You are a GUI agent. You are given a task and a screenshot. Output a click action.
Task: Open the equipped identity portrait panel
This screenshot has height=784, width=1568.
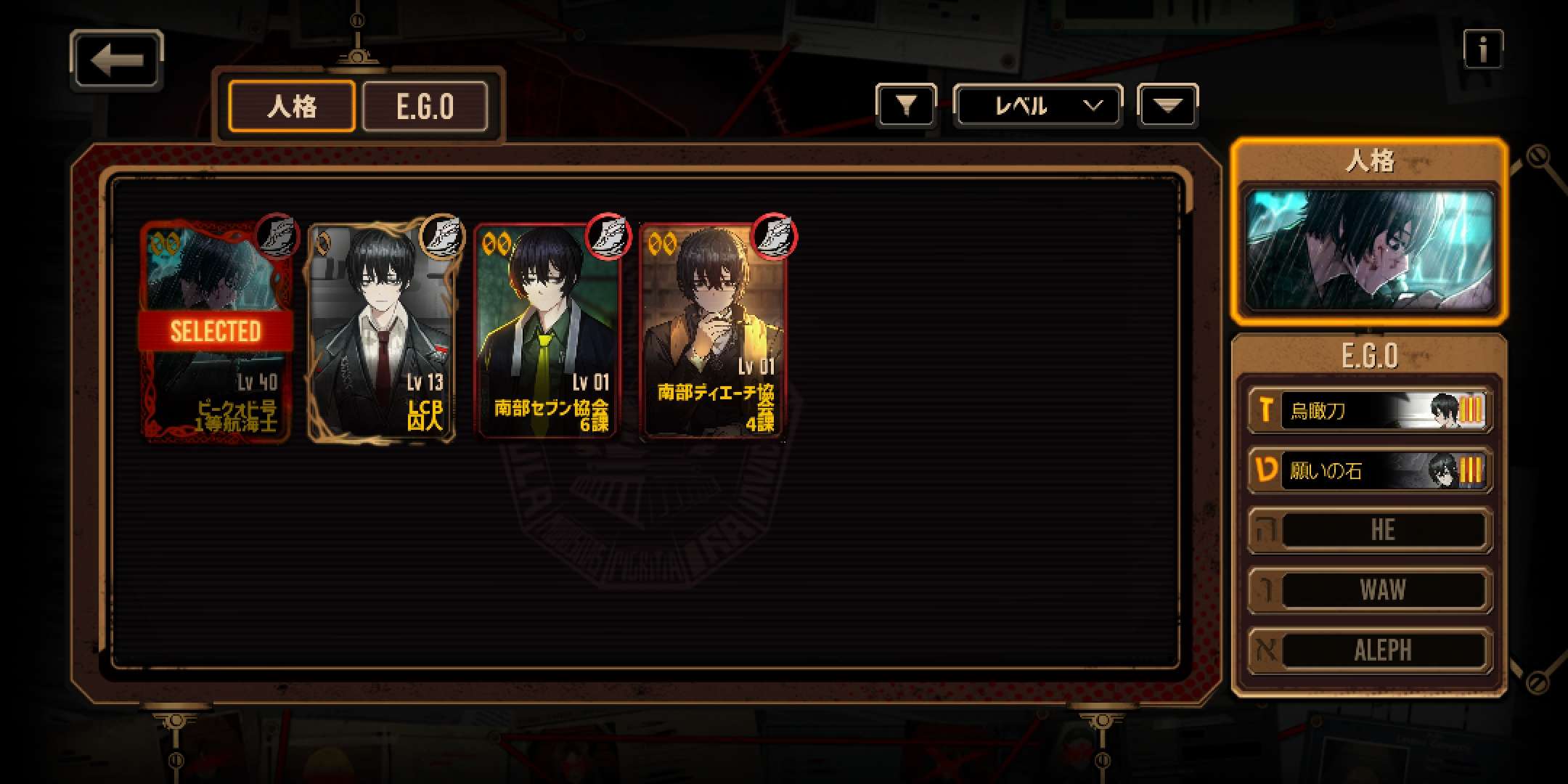pos(1369,248)
